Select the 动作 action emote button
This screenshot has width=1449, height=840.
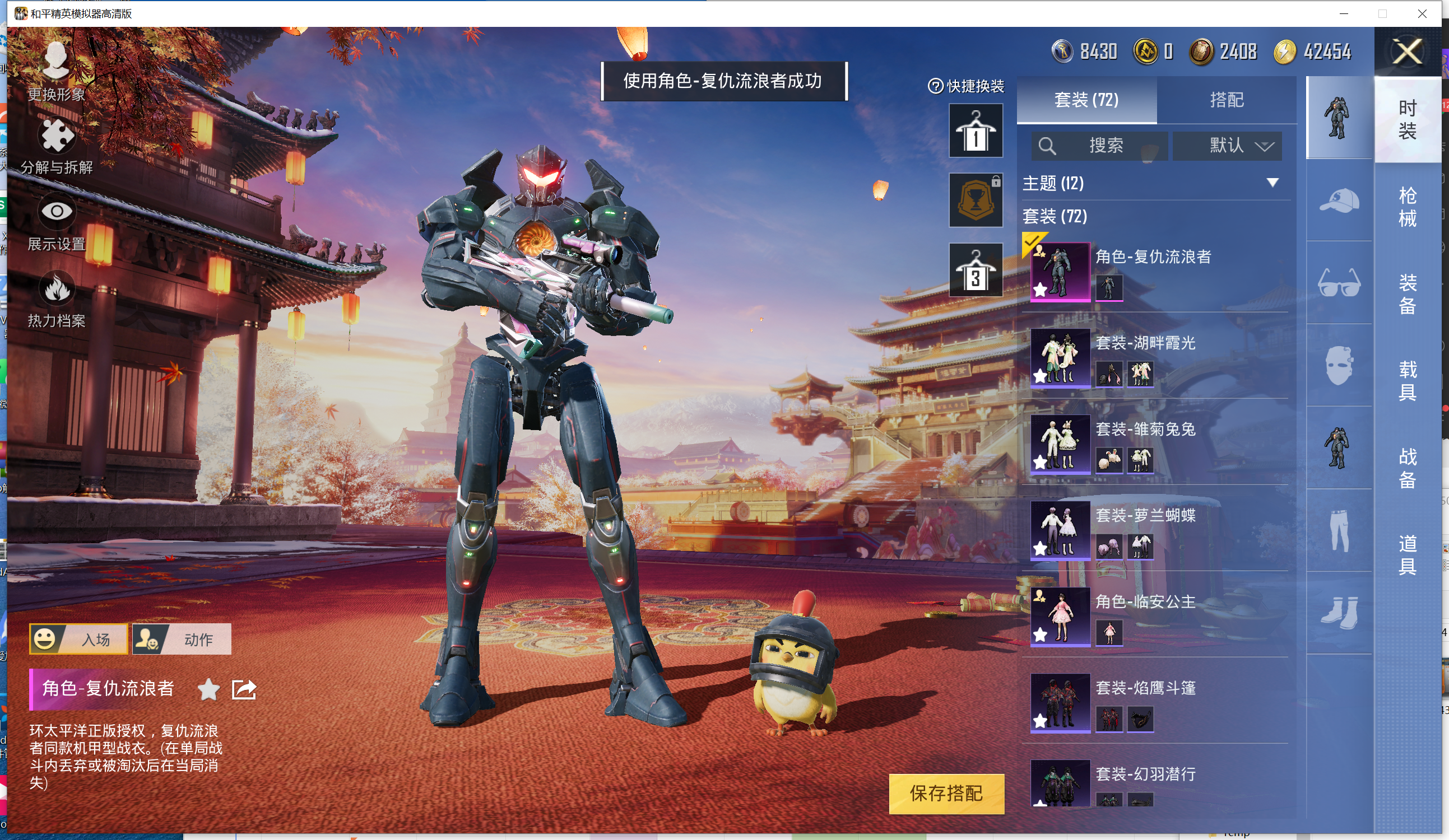182,639
